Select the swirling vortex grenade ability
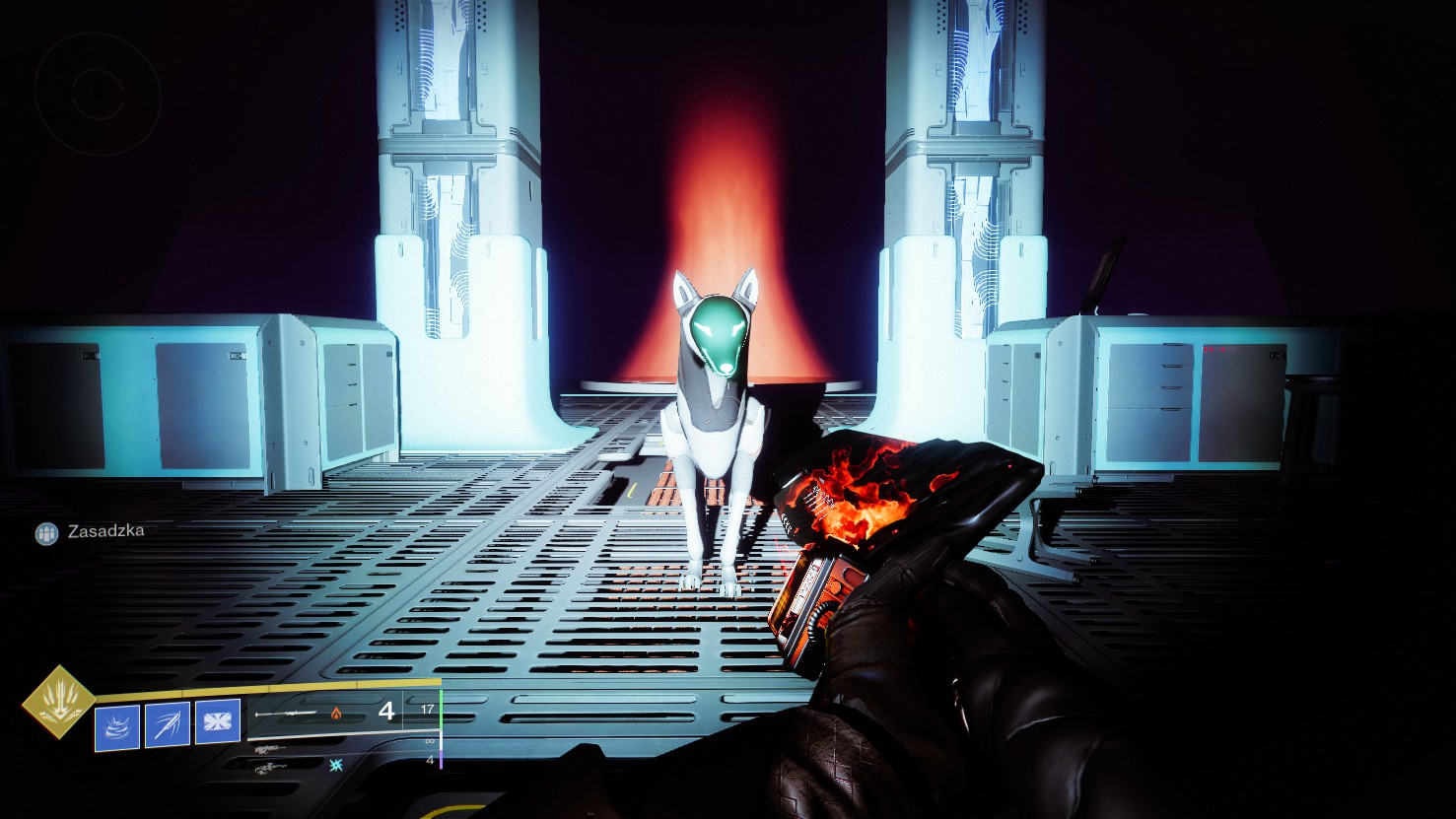 117,724
